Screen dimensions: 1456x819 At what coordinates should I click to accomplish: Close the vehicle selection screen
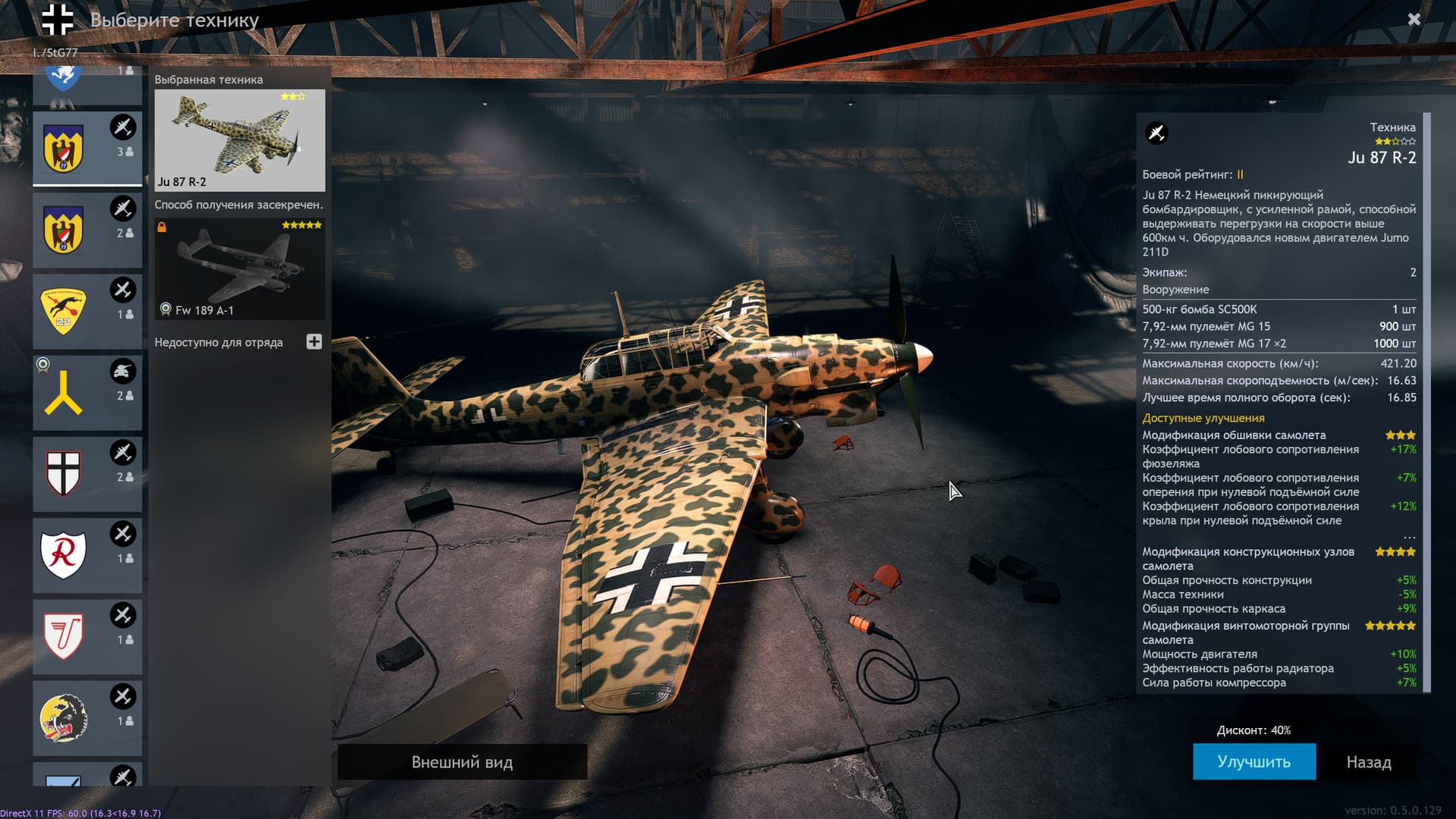tap(1414, 20)
